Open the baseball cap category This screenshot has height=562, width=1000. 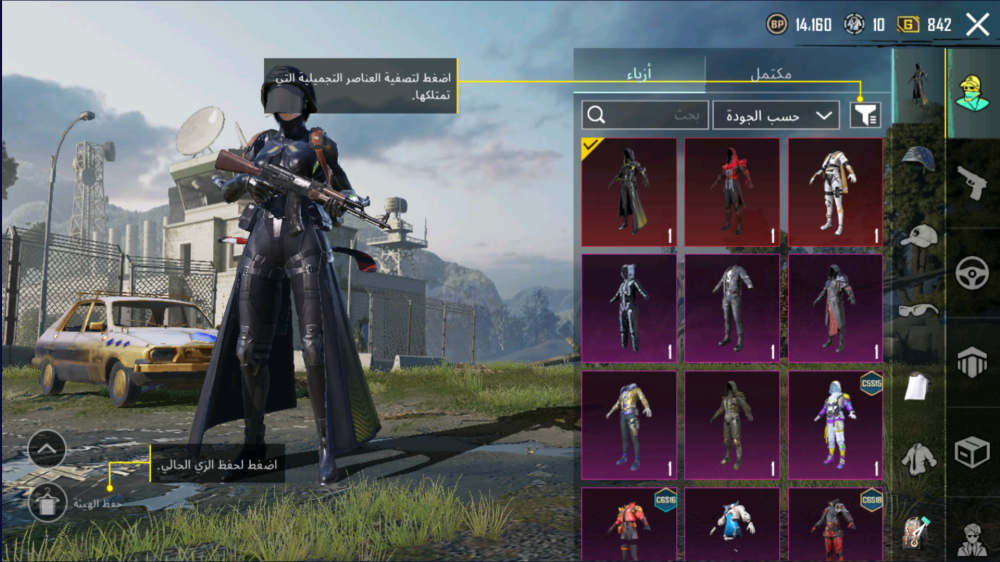(x=918, y=236)
